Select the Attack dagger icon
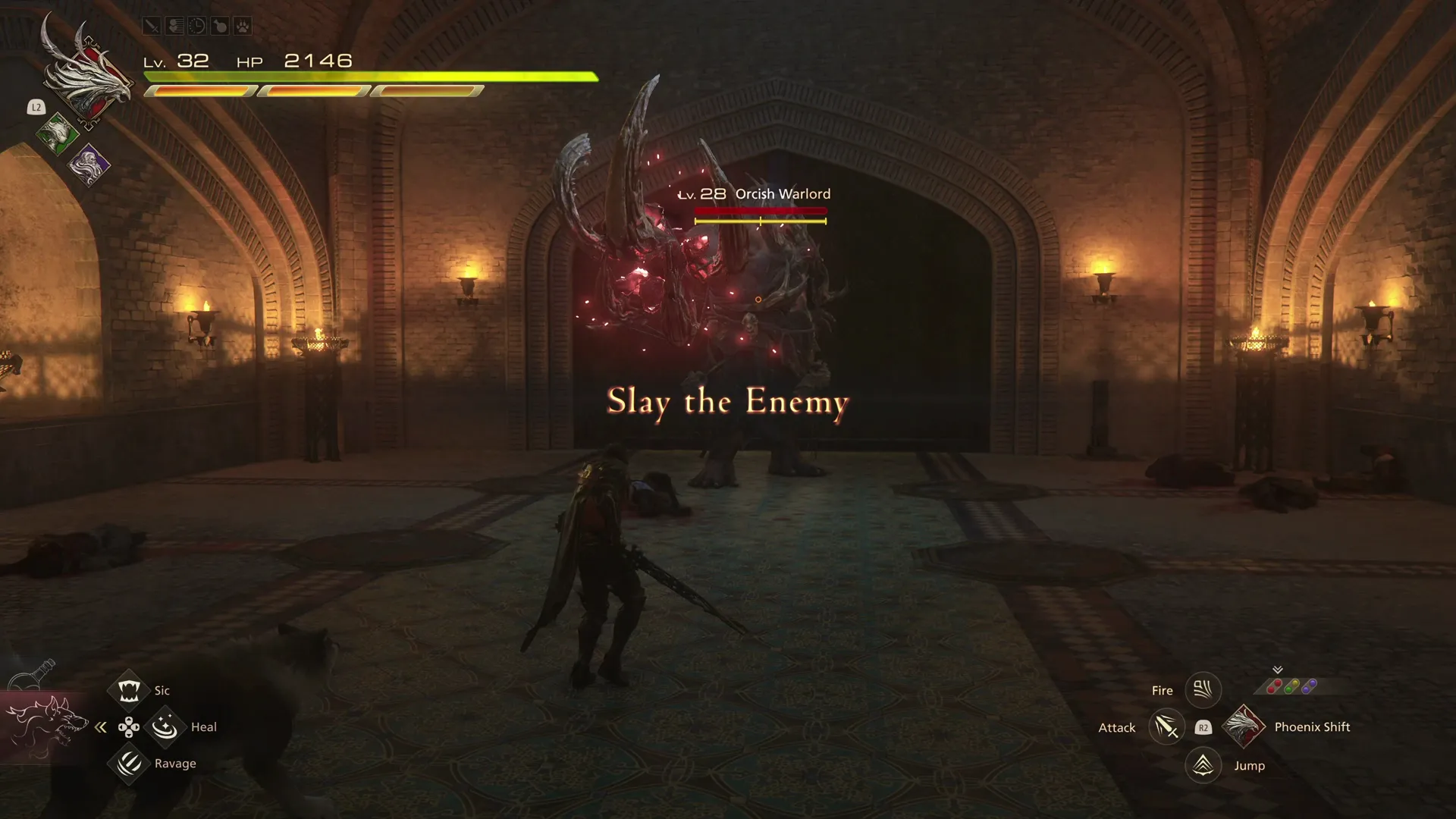1456x819 pixels. [1166, 727]
